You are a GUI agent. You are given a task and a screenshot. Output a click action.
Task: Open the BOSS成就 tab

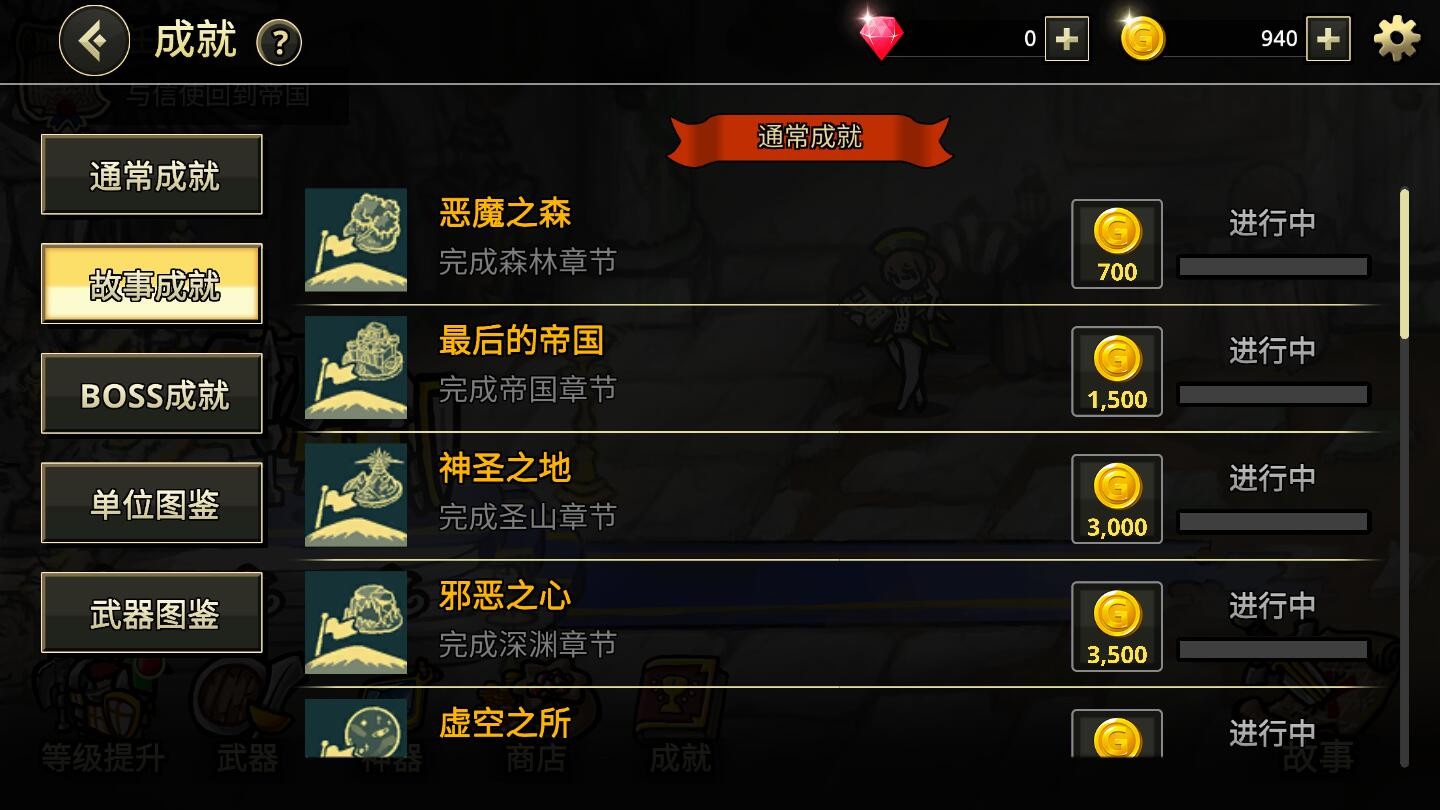[151, 393]
